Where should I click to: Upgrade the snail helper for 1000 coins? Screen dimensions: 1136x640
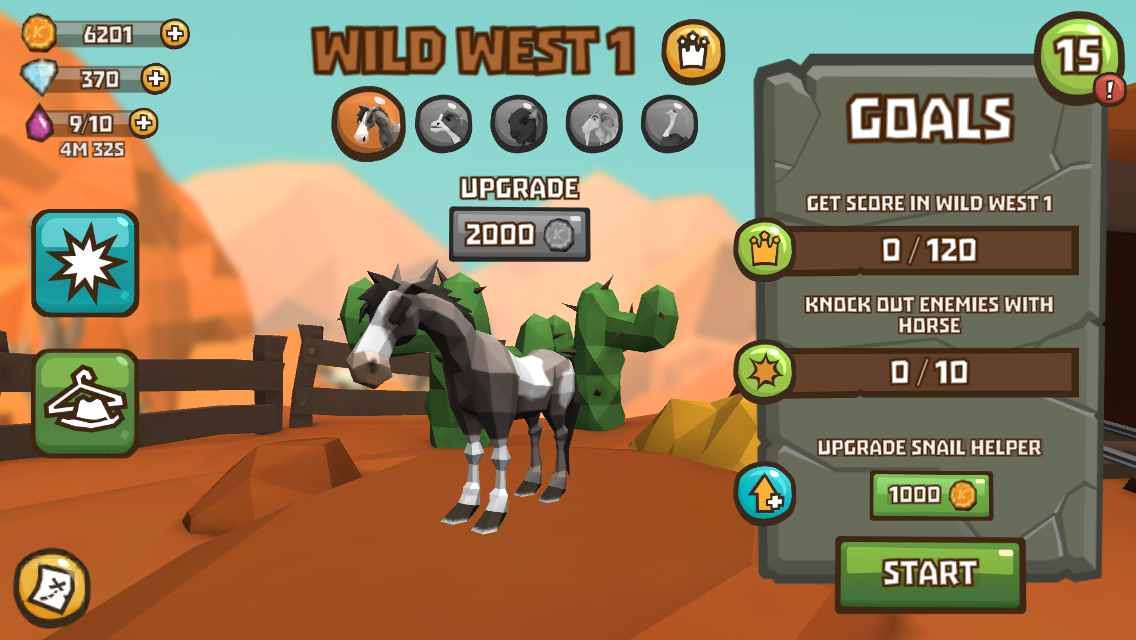click(930, 495)
